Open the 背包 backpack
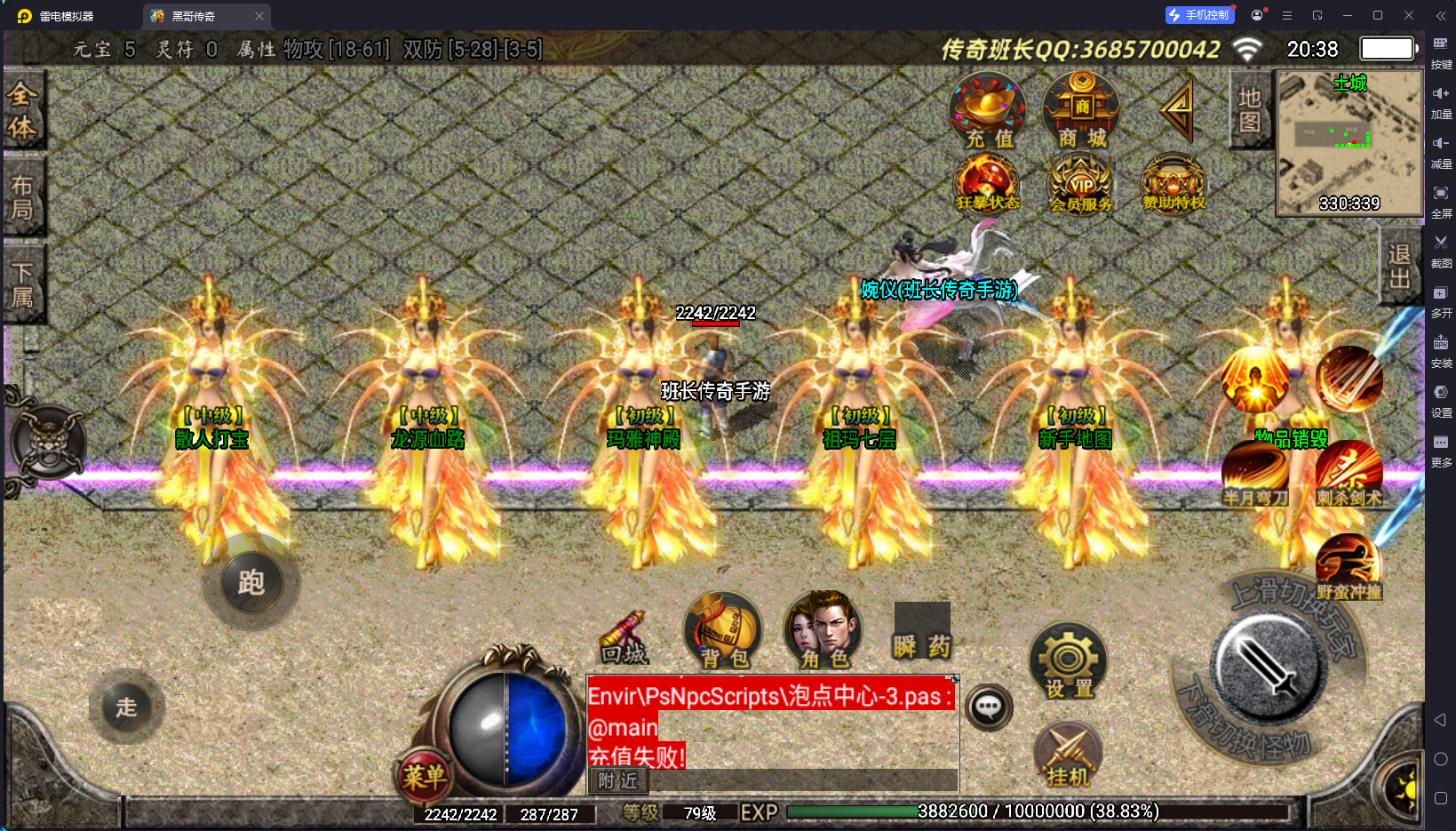Screen dimensions: 1456x831 [x=723, y=631]
